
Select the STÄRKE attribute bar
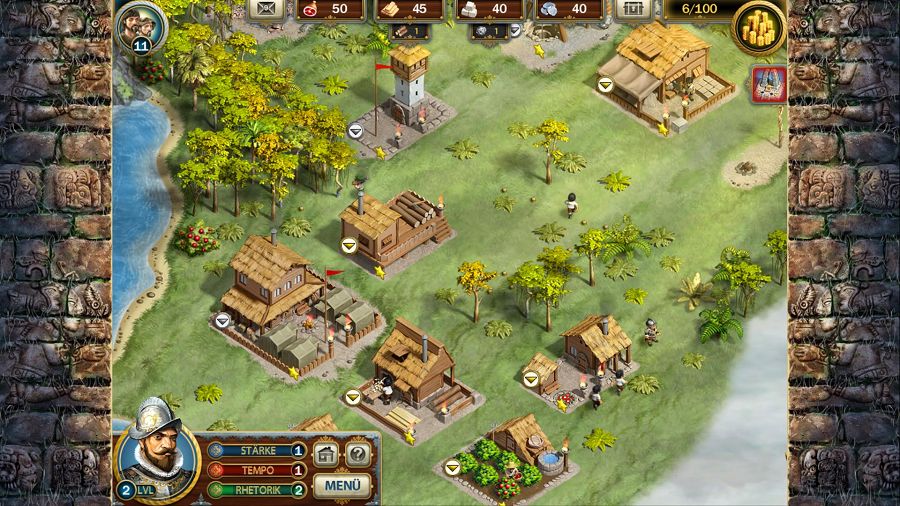(253, 450)
